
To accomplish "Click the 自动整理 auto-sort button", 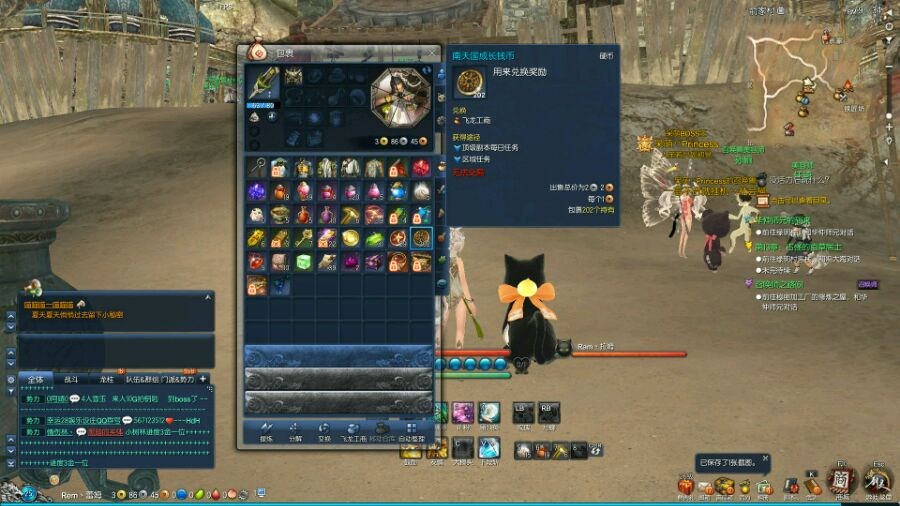I will pos(411,432).
